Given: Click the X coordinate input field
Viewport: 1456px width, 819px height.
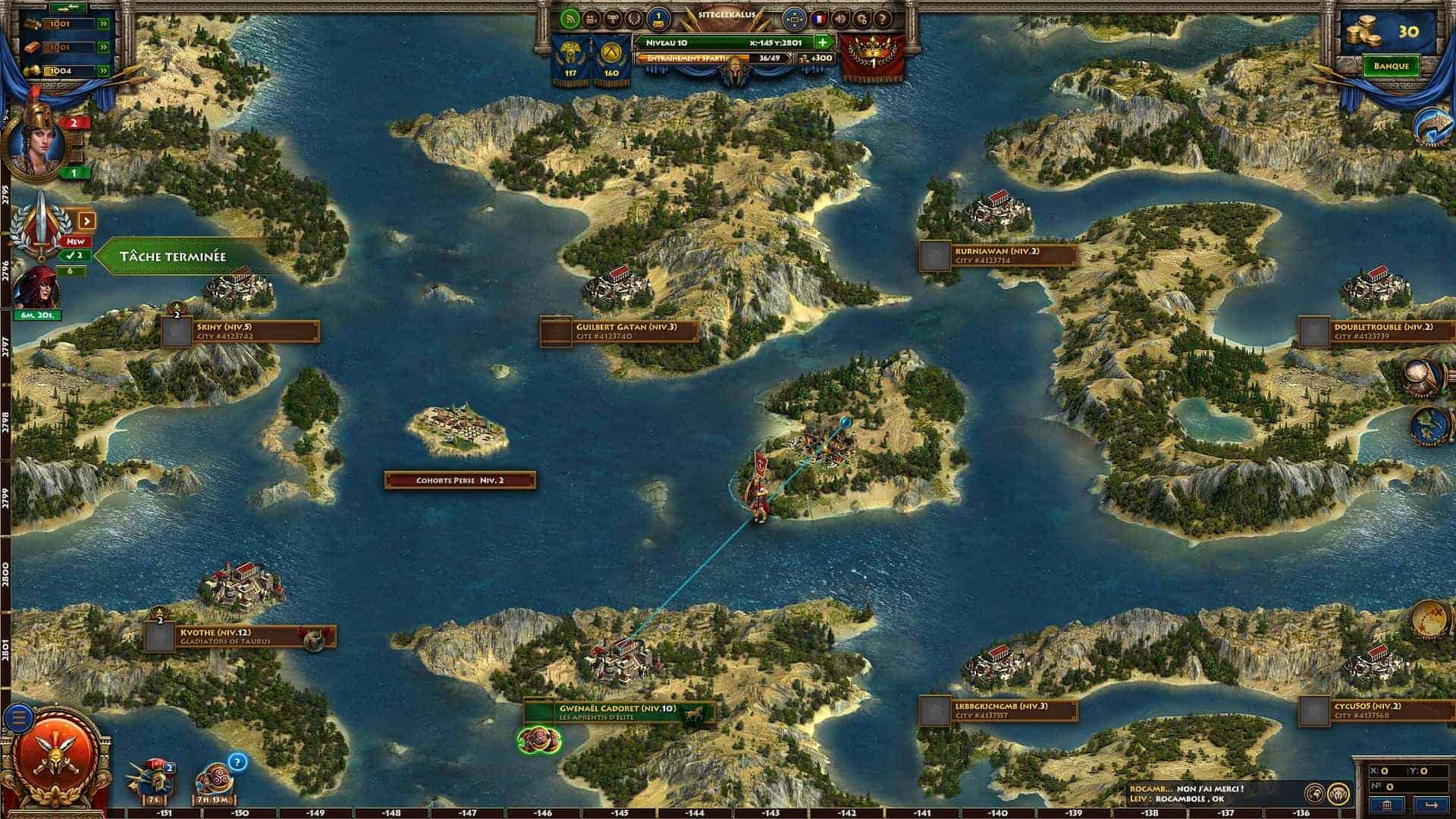Looking at the screenshot, I should coord(1386,771).
